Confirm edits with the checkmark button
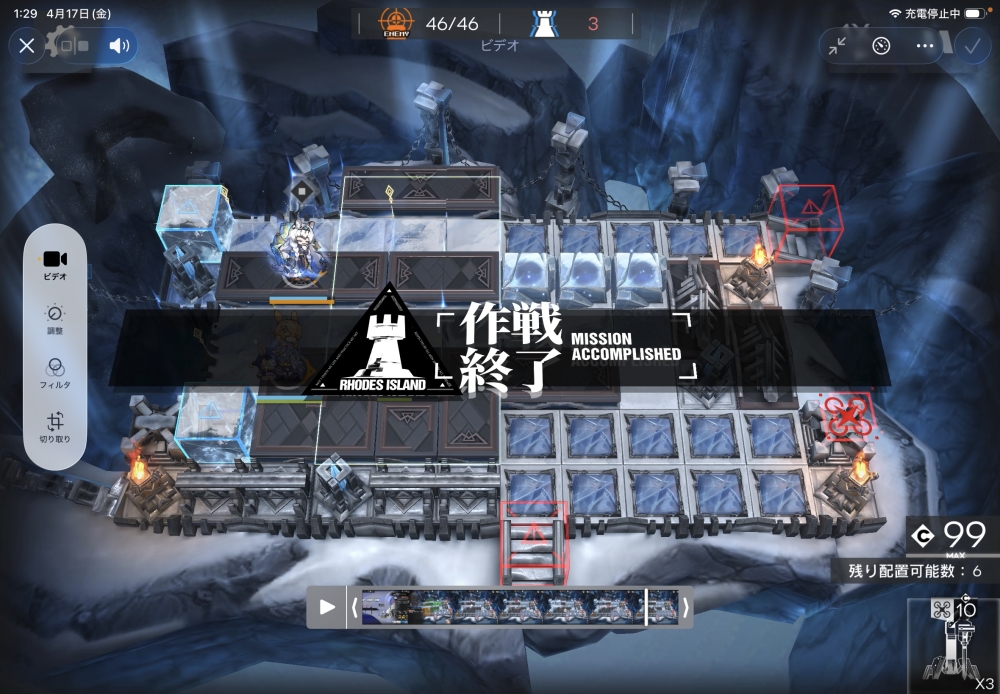Image resolution: width=1000 pixels, height=694 pixels. tap(971, 46)
